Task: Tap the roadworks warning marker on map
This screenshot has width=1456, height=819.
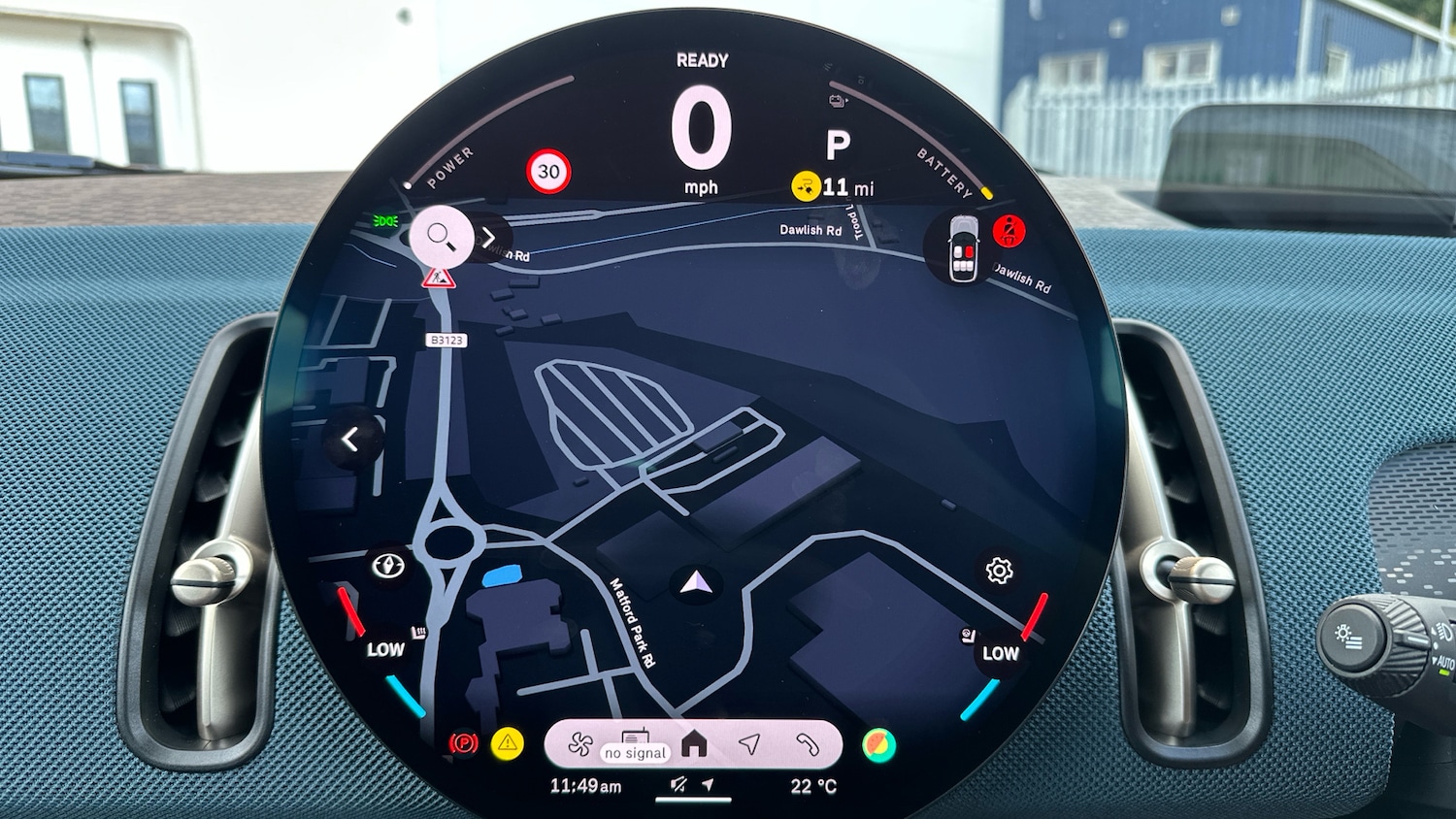Action: coord(438,278)
